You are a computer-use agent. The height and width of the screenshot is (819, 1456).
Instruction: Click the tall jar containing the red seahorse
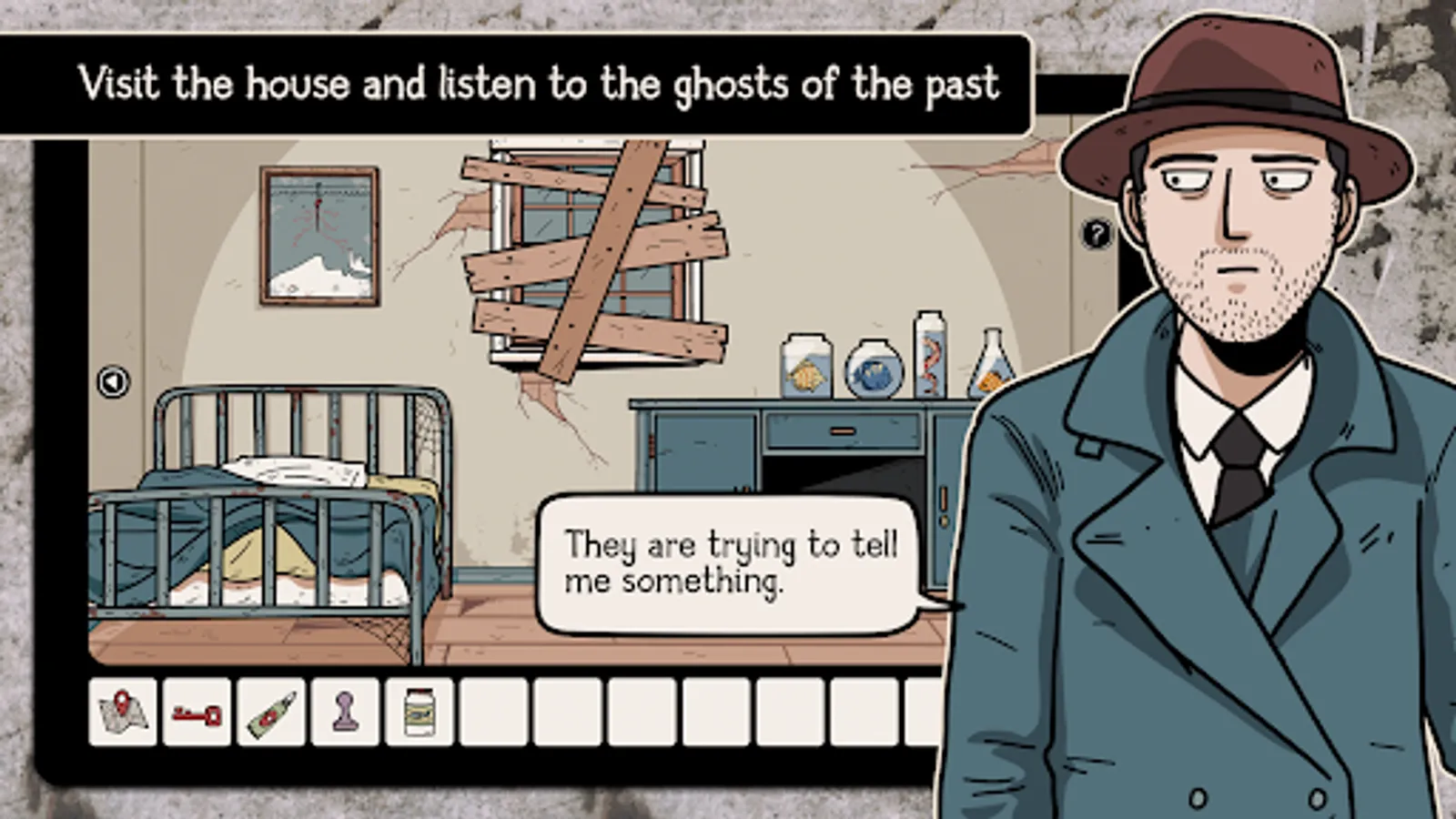coord(930,355)
